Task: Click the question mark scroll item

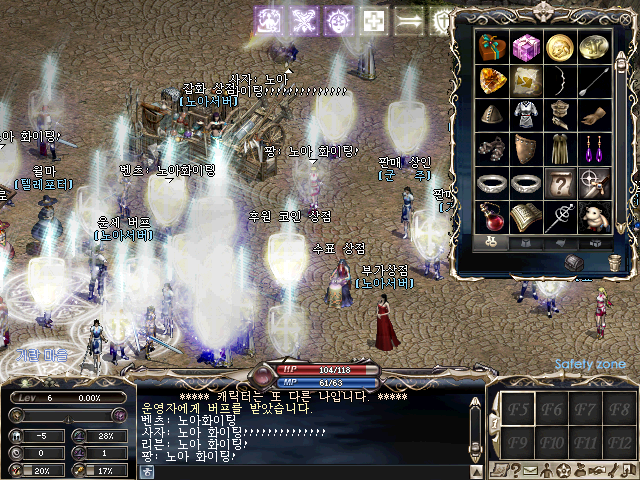Action: tap(561, 183)
